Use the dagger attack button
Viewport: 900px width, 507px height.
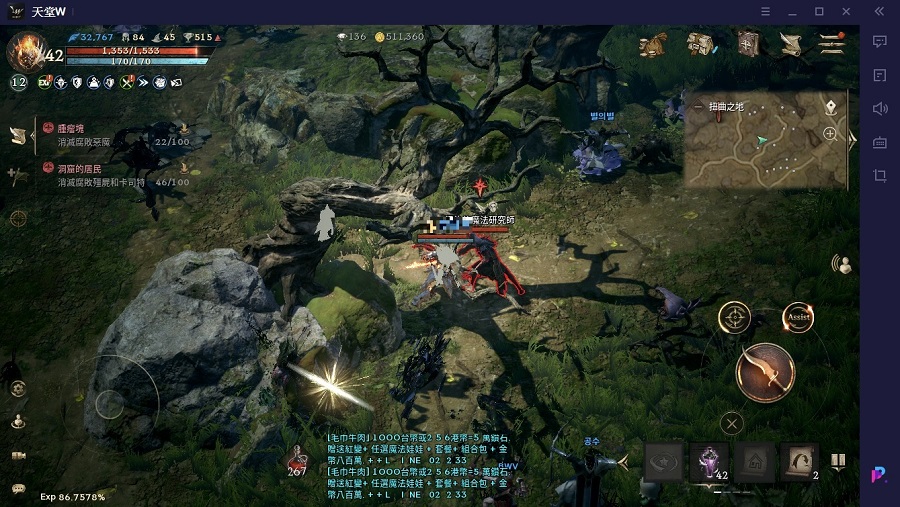tap(765, 373)
